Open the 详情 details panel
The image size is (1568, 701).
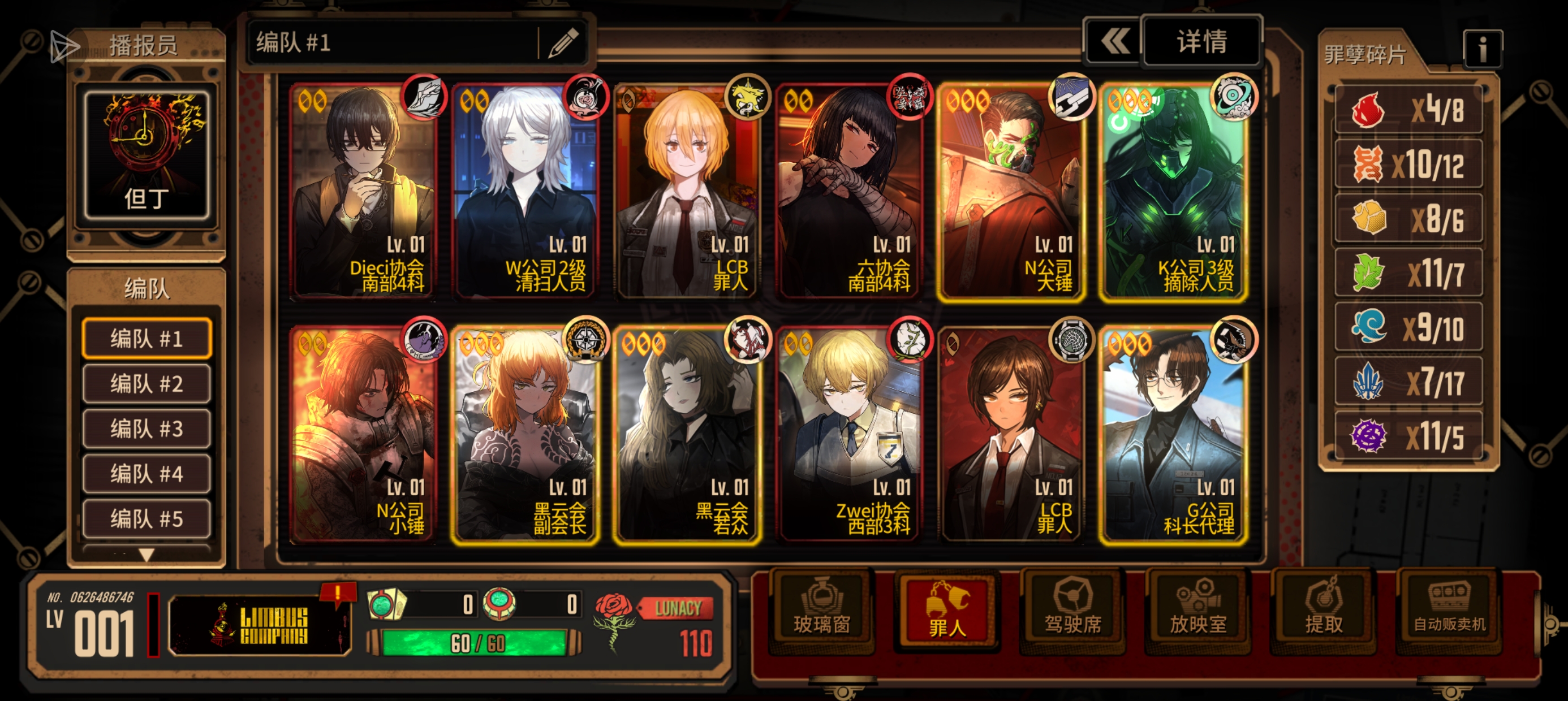click(1201, 42)
